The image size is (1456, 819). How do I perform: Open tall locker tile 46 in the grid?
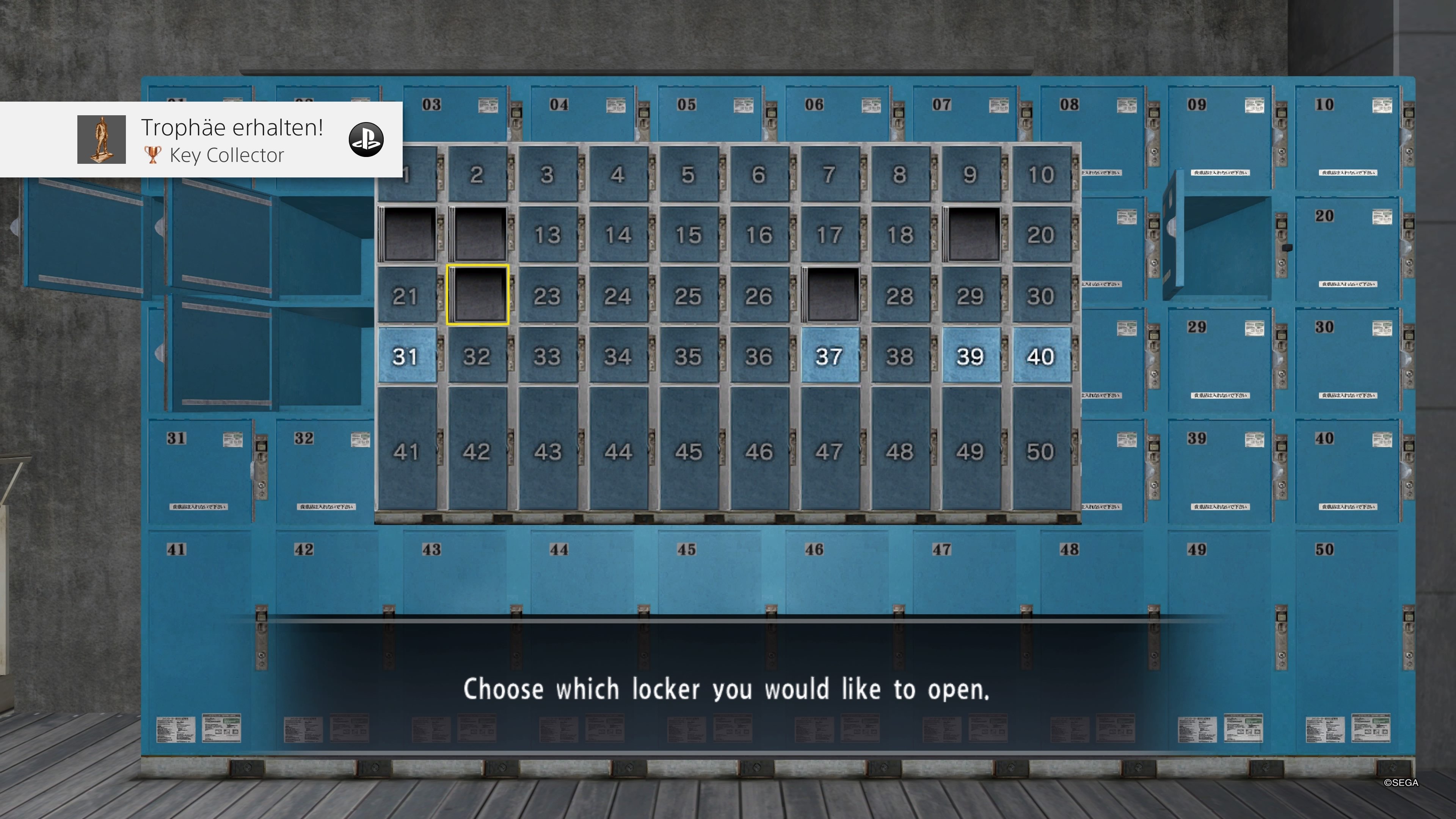[758, 450]
